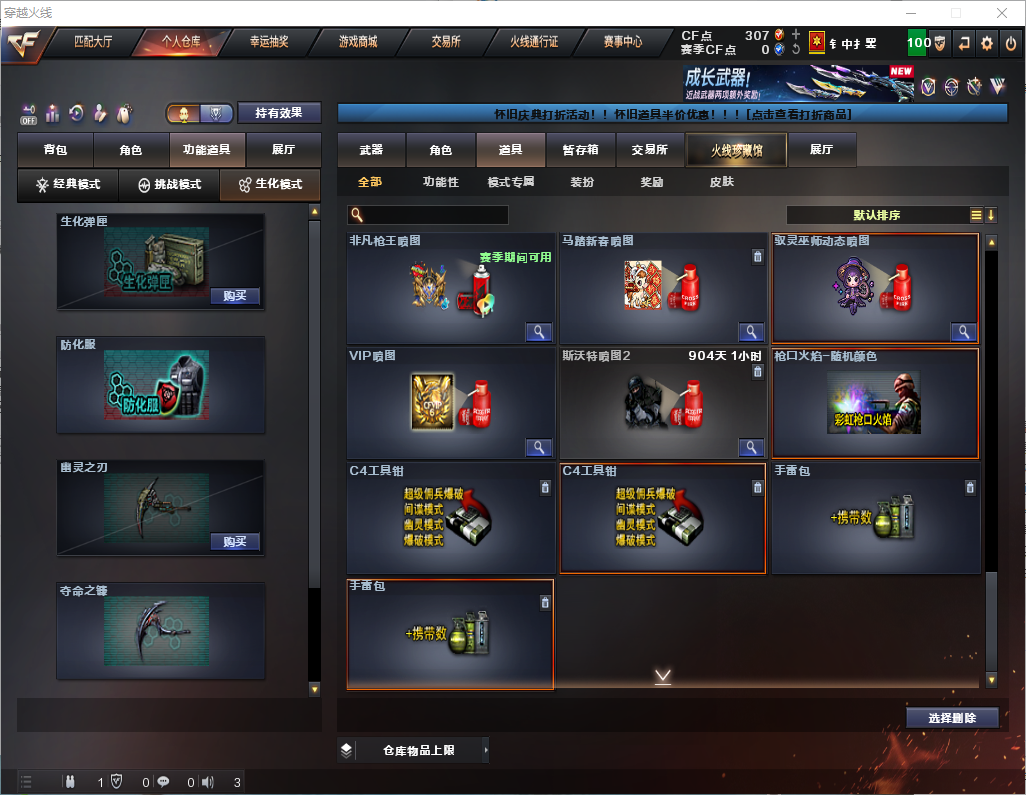Buy the 生化弹匣 item
This screenshot has width=1026, height=795.
pos(235,296)
